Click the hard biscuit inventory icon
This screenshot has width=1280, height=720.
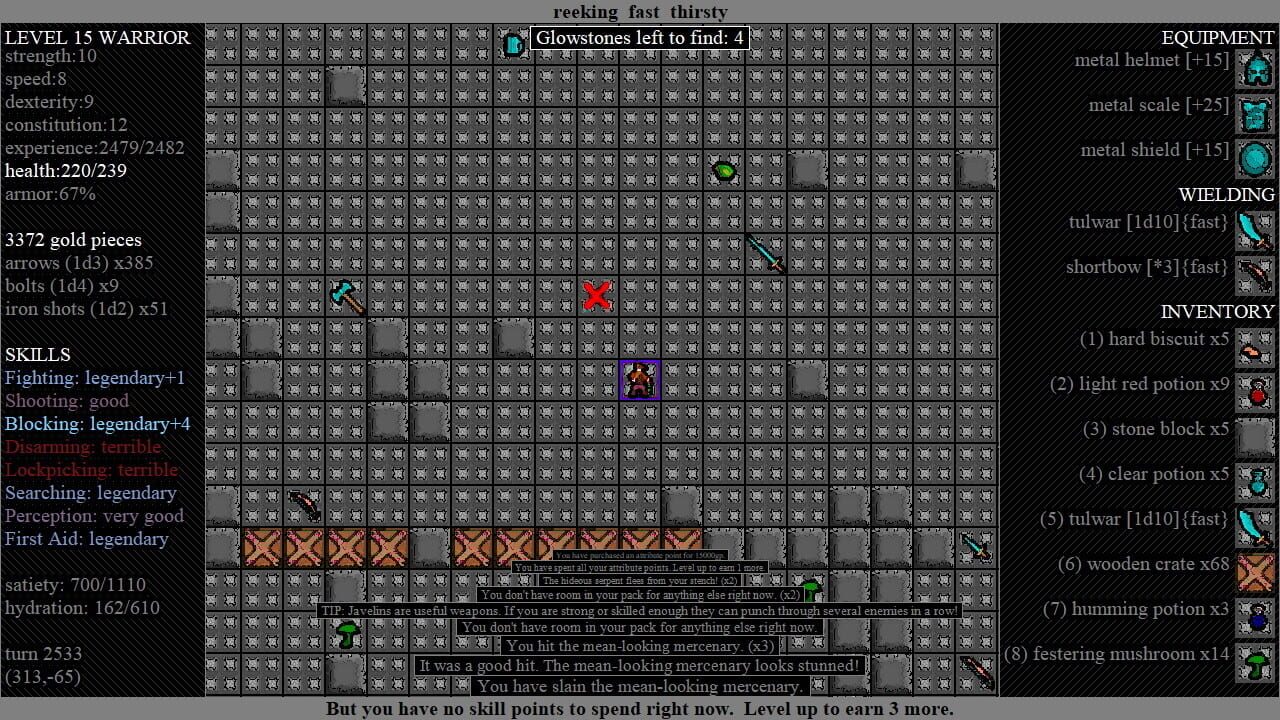(1255, 348)
